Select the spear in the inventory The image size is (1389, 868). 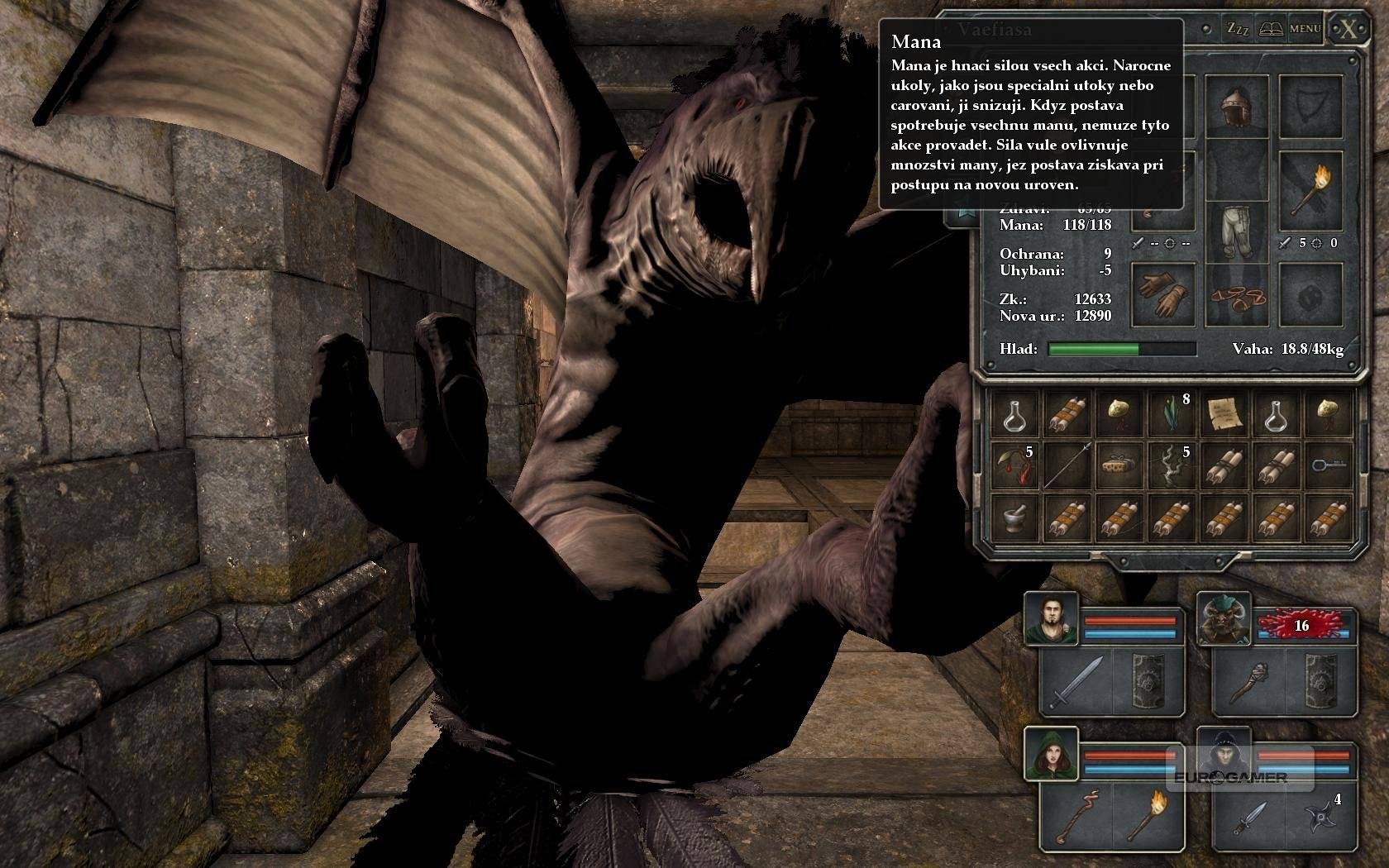tap(1066, 466)
